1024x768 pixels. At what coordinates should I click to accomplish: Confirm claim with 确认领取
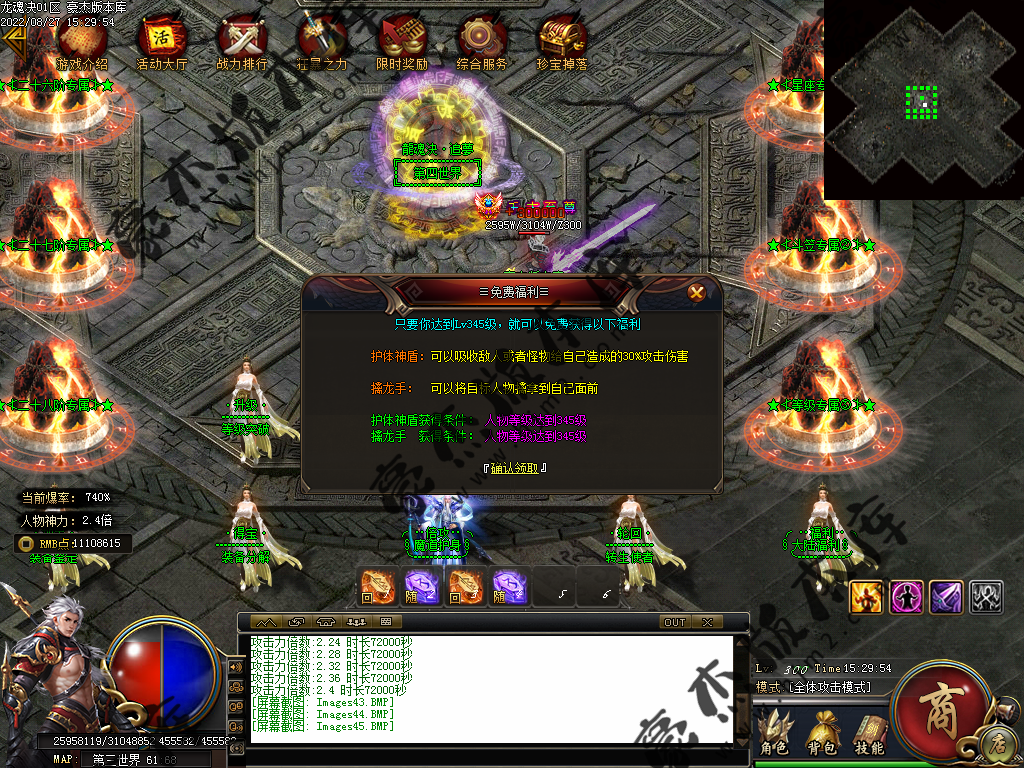[x=513, y=468]
